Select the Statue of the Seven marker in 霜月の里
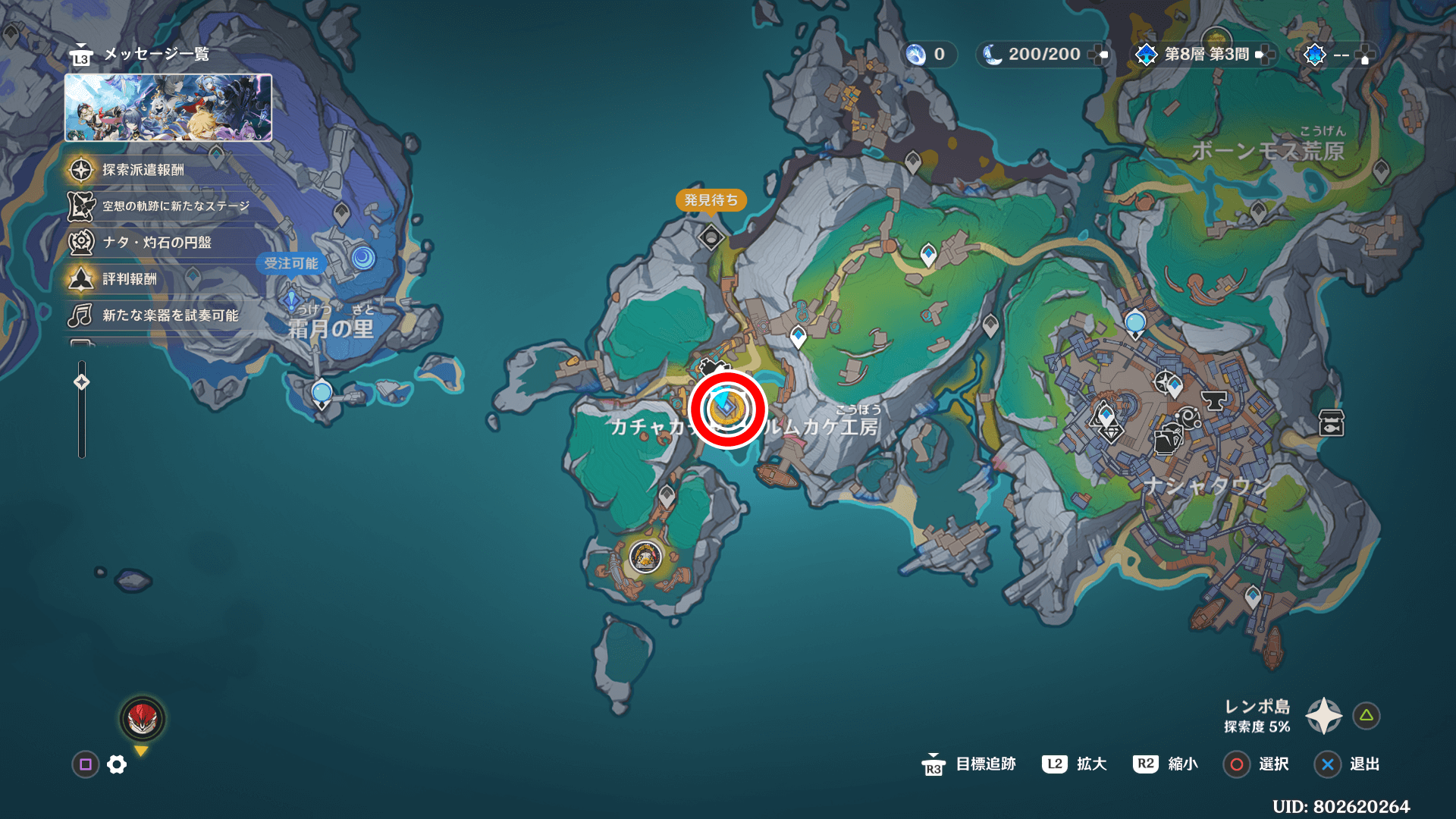 (291, 300)
